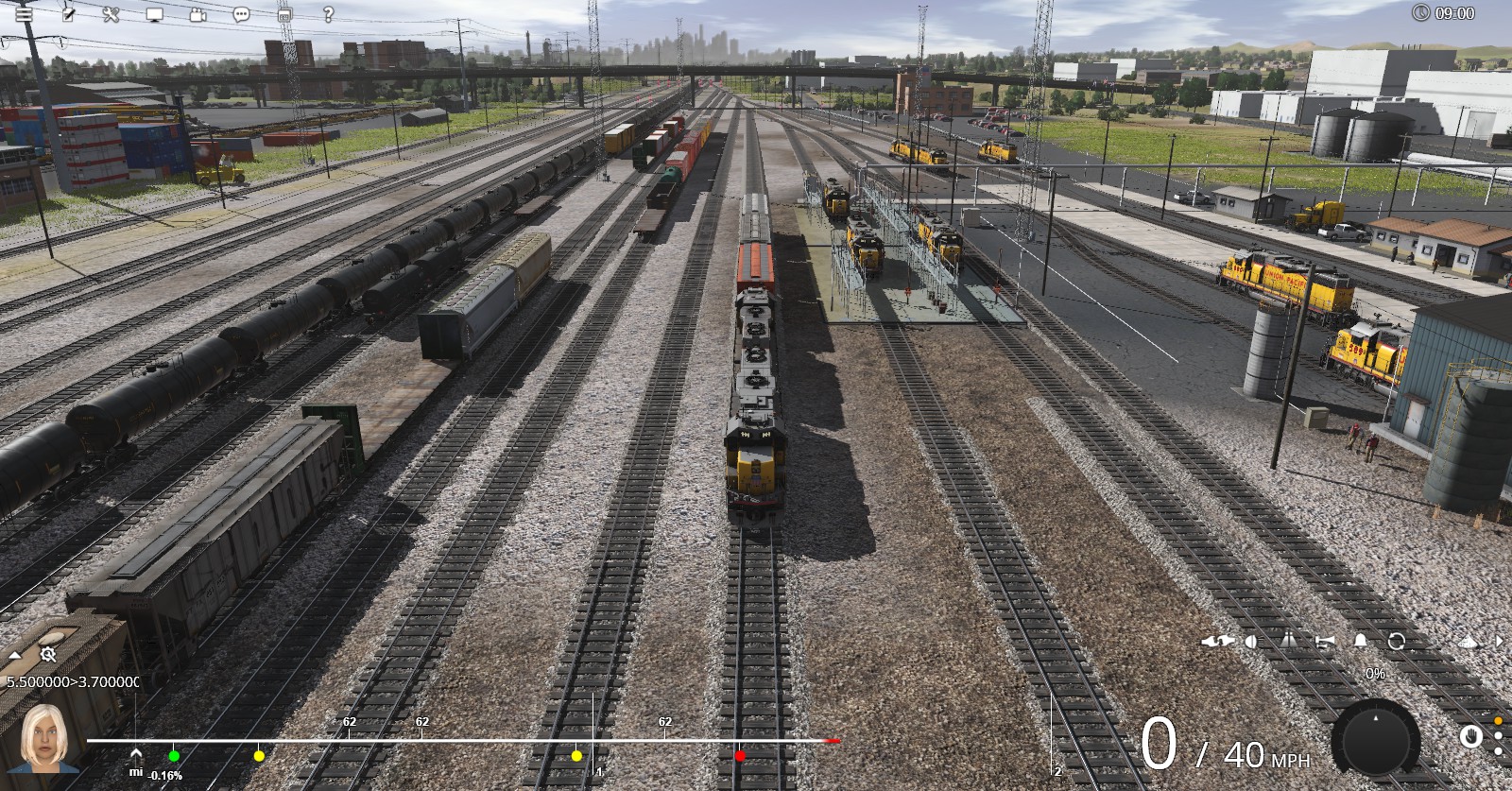Open the chat speech bubble
The image size is (1512, 791).
pyautogui.click(x=241, y=14)
